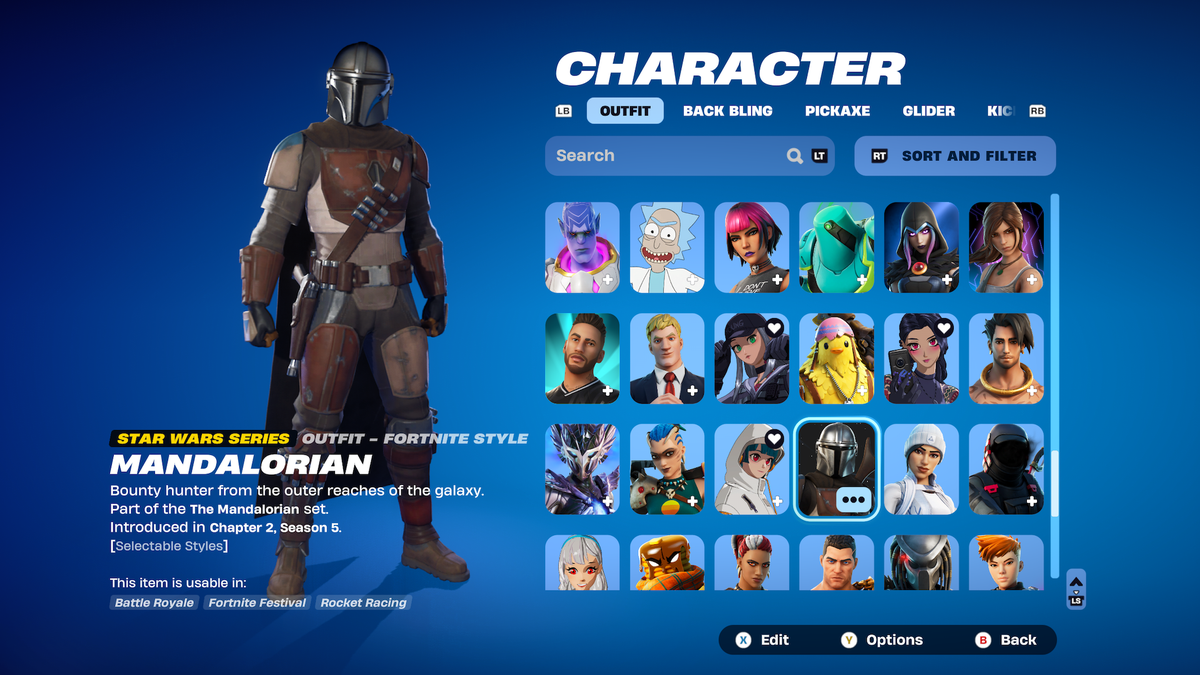The width and height of the screenshot is (1200, 675).
Task: Open Sort and Filter options
Action: 955,156
